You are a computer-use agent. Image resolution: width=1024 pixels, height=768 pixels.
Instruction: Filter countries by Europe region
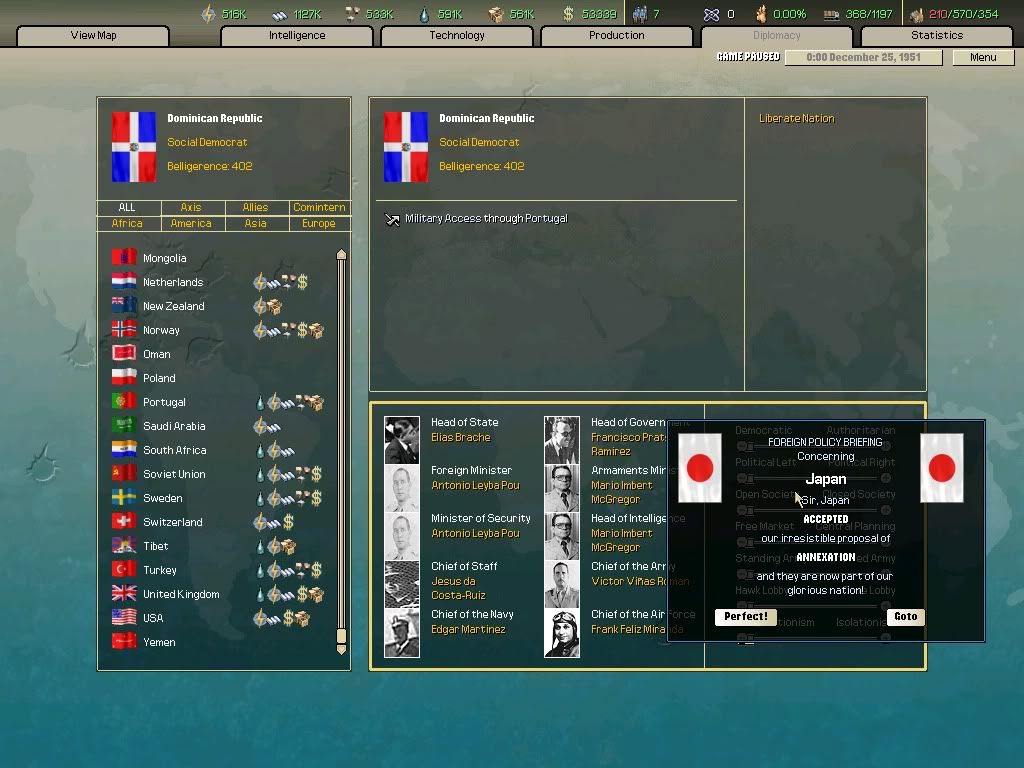tap(319, 224)
